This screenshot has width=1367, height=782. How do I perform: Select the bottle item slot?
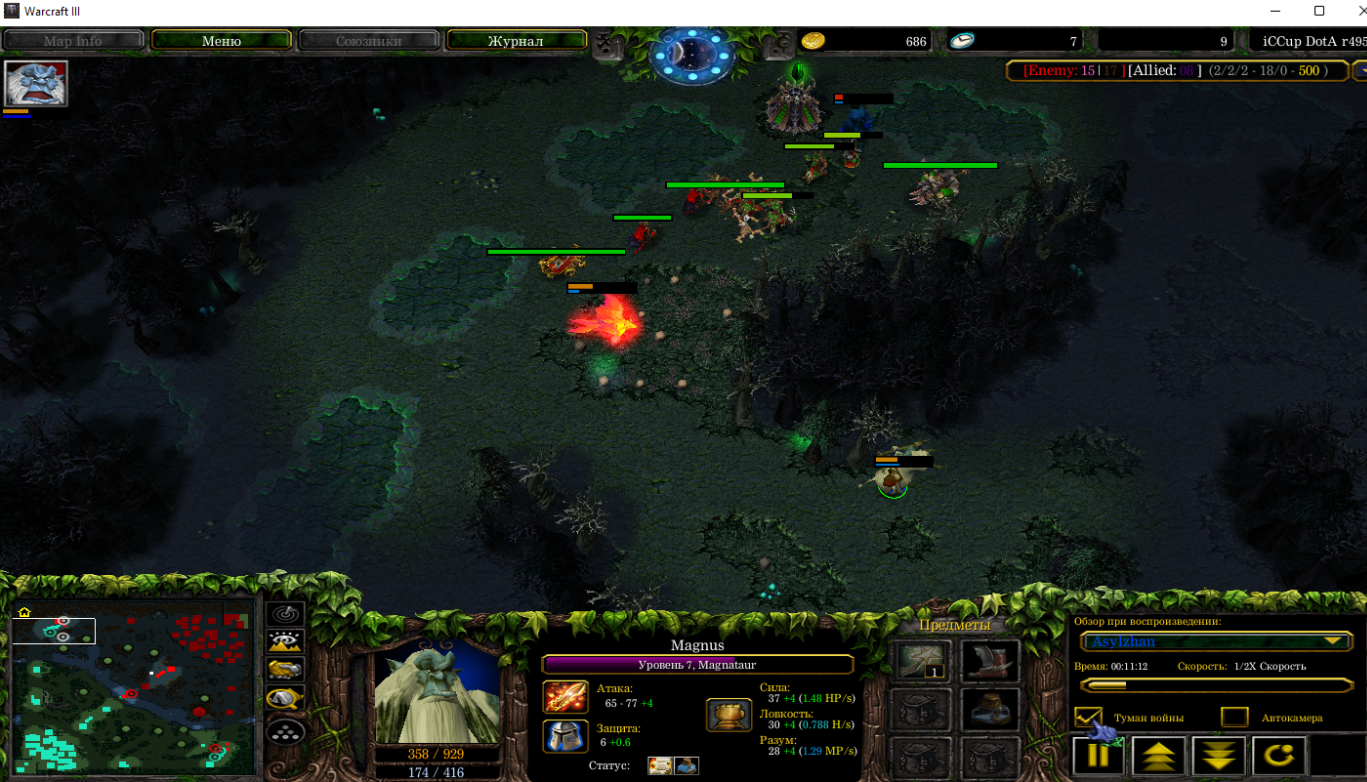990,709
